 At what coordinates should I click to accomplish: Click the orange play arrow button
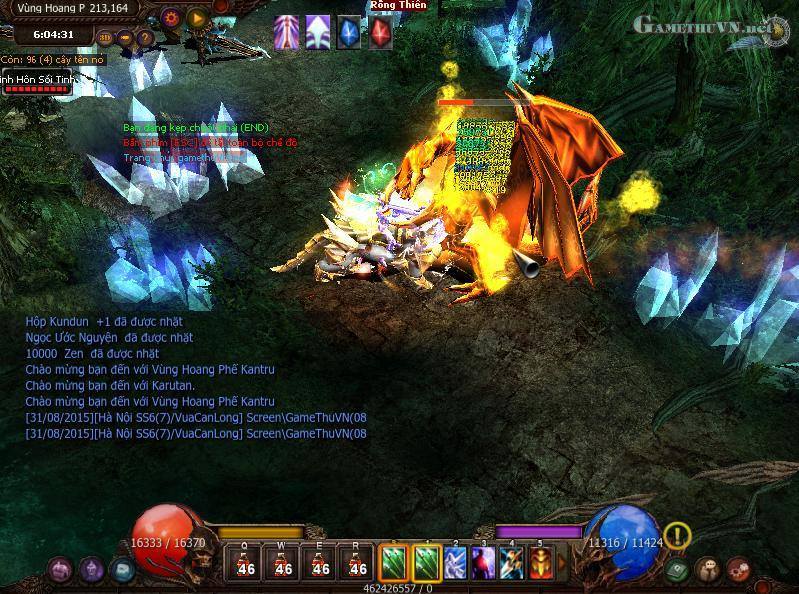point(197,17)
